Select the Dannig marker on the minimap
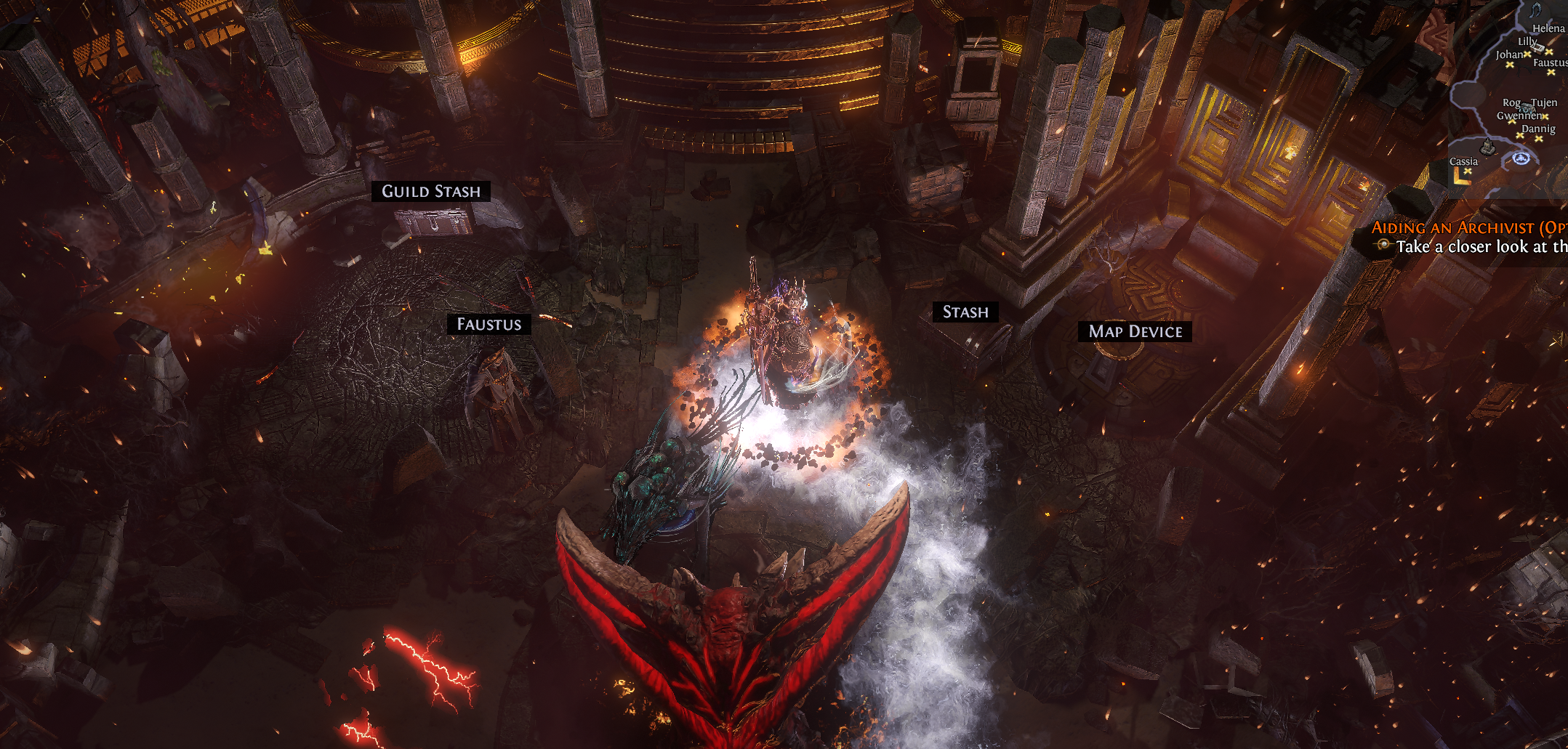Image resolution: width=1568 pixels, height=749 pixels. pyautogui.click(x=1539, y=138)
